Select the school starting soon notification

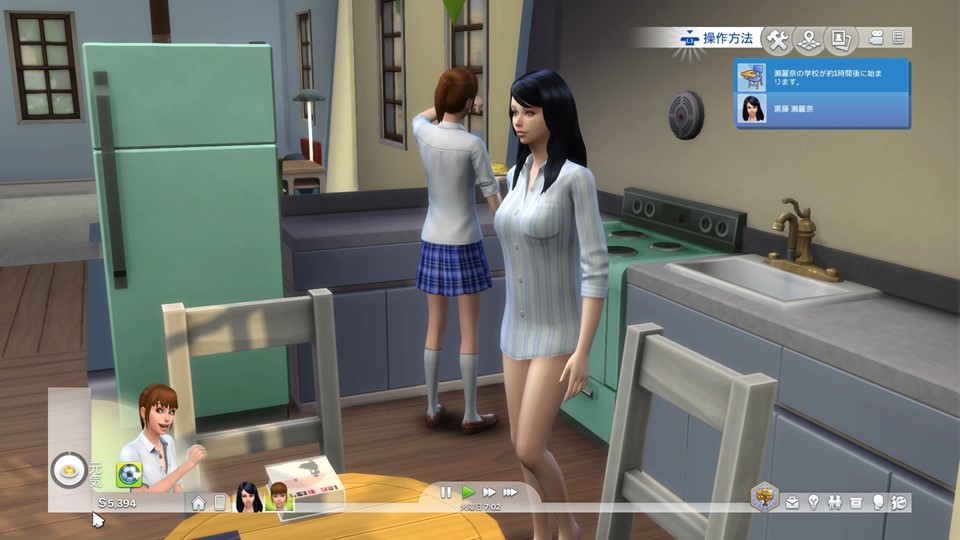coord(822,76)
